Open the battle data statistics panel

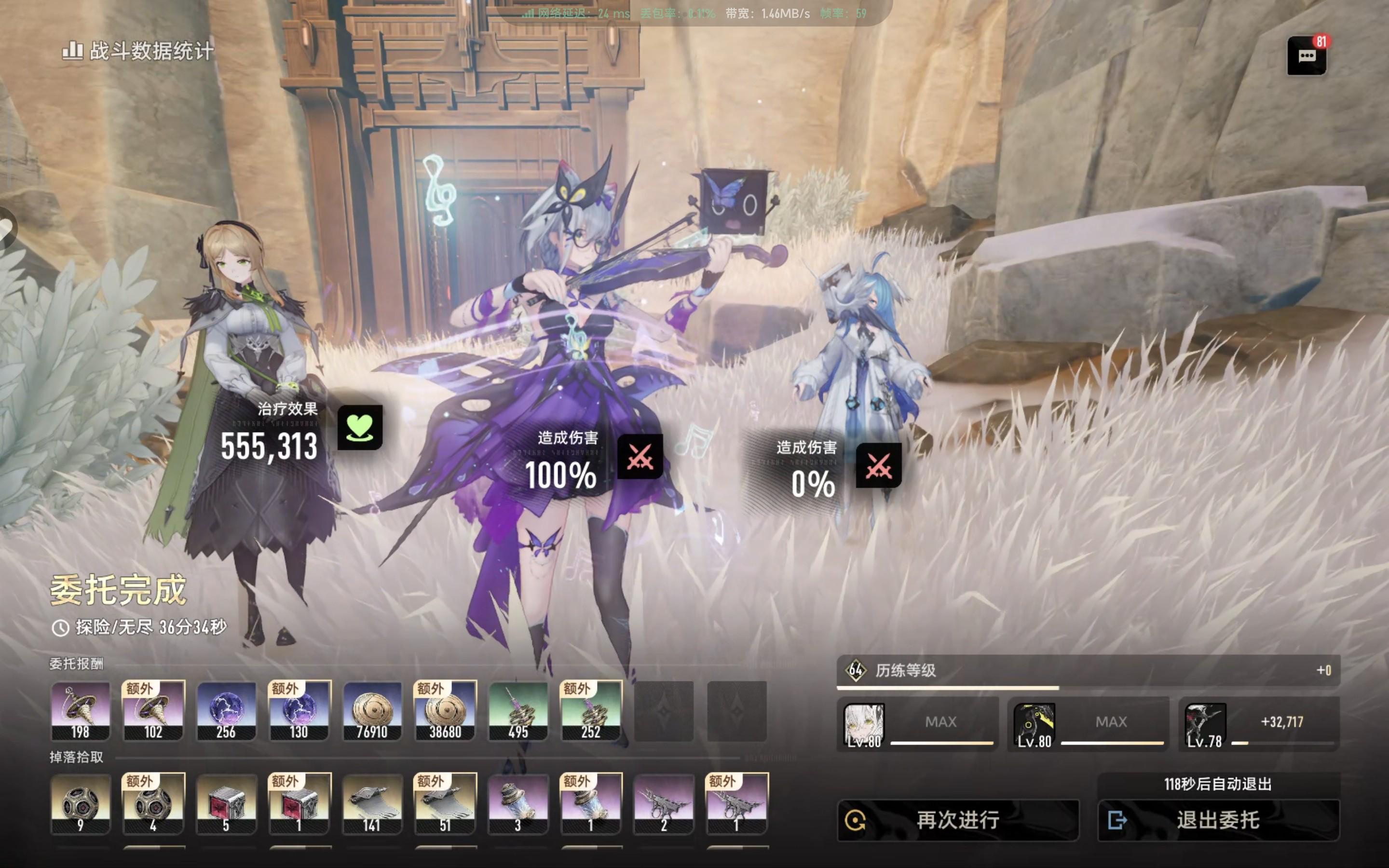138,51
